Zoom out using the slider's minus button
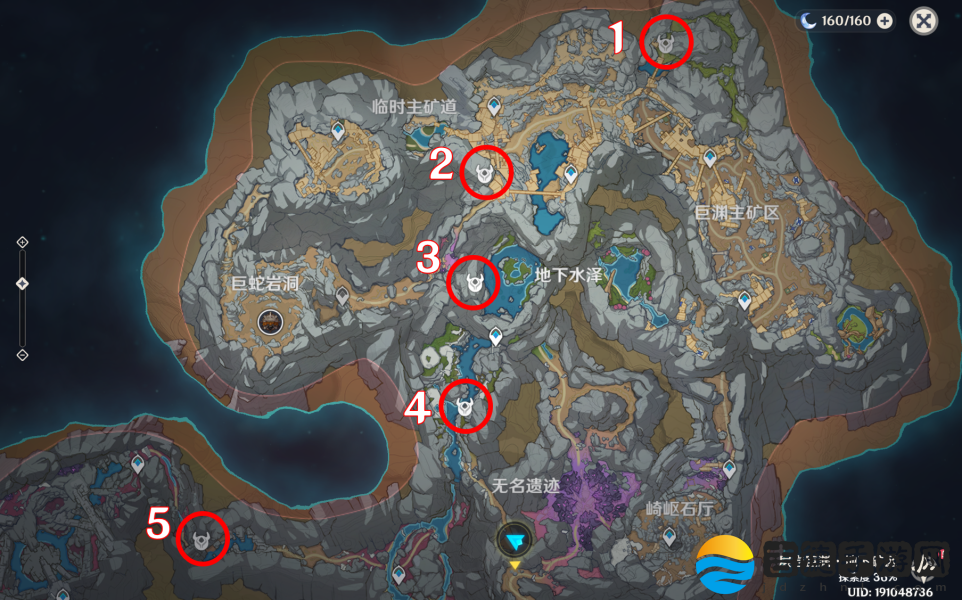Screen dimensions: 962x600 click(22, 355)
